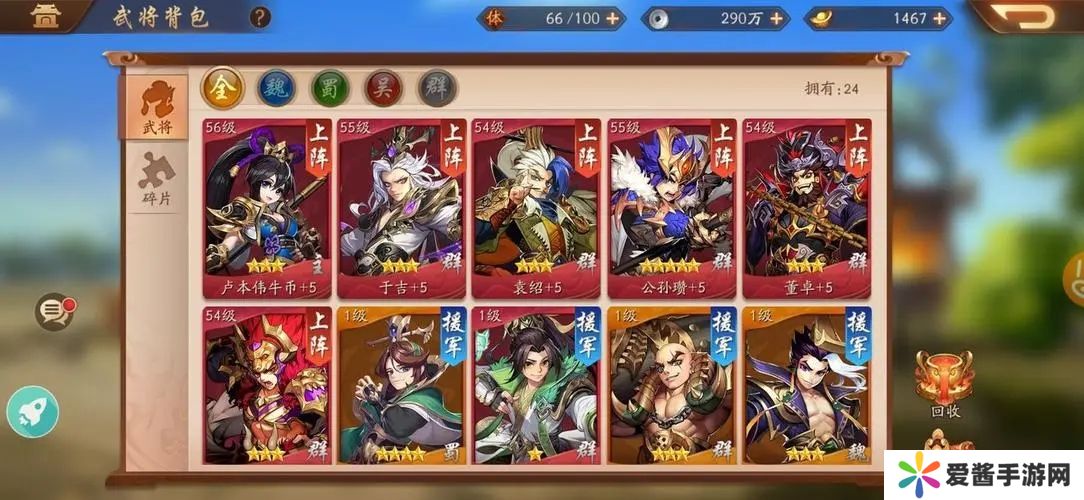1084x500 pixels.
Task: Open the question mark help
Action: pos(260,17)
